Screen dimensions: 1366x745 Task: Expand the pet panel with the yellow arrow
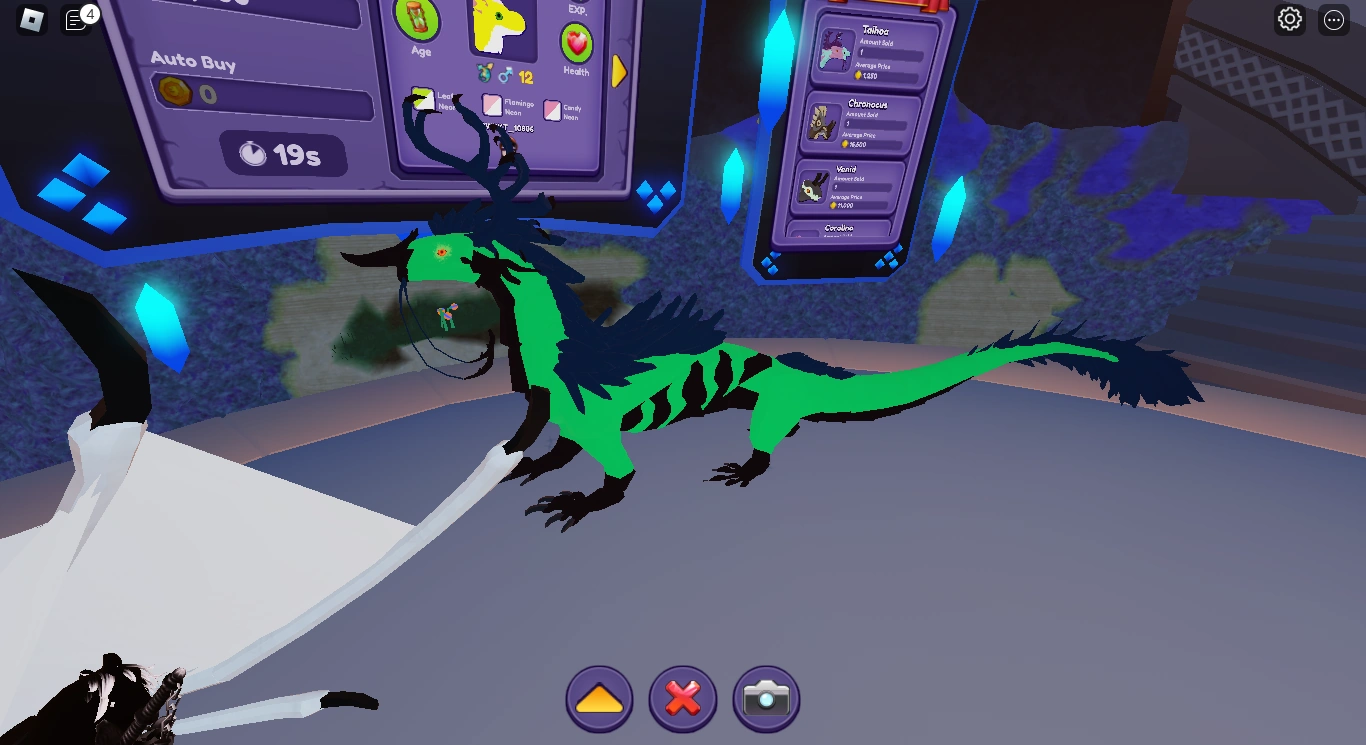620,72
